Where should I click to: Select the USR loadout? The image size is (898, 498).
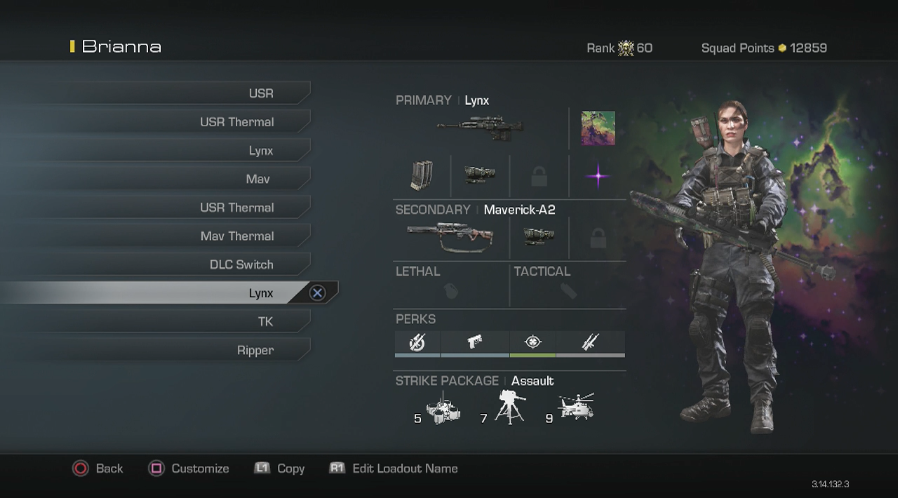(260, 94)
